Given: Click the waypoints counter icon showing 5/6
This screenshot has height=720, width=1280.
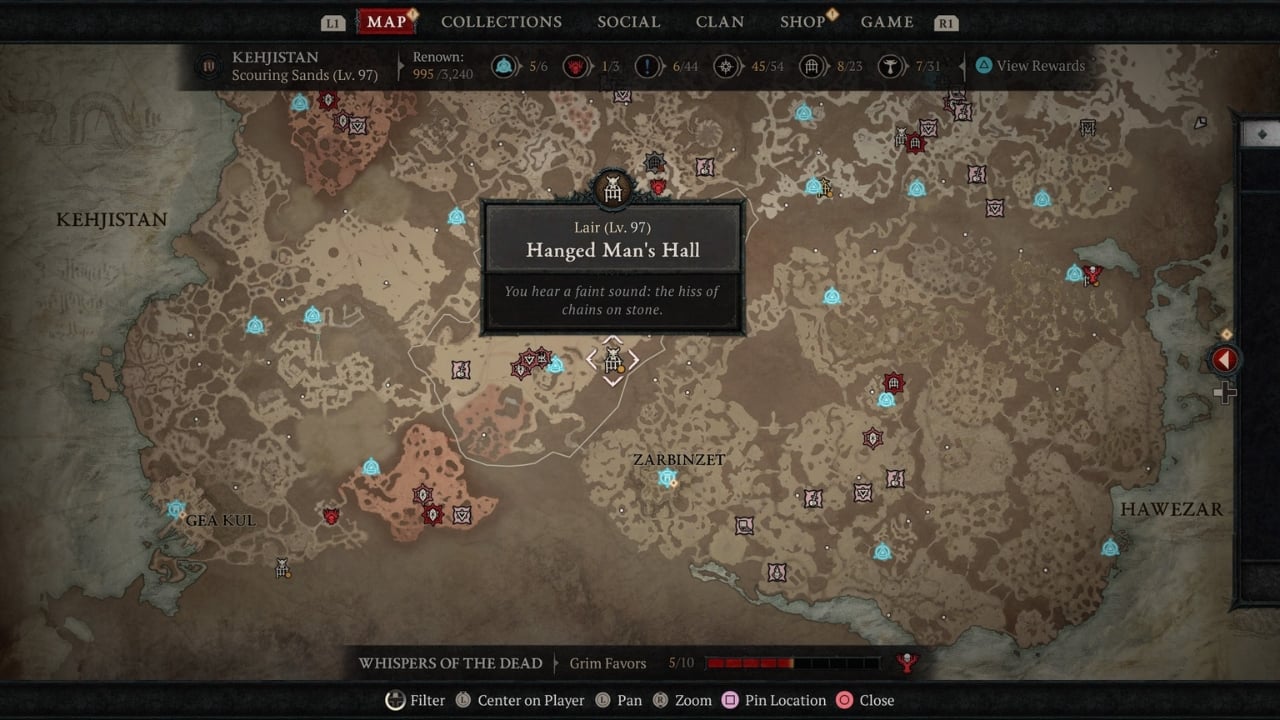Looking at the screenshot, I should pyautogui.click(x=505, y=66).
